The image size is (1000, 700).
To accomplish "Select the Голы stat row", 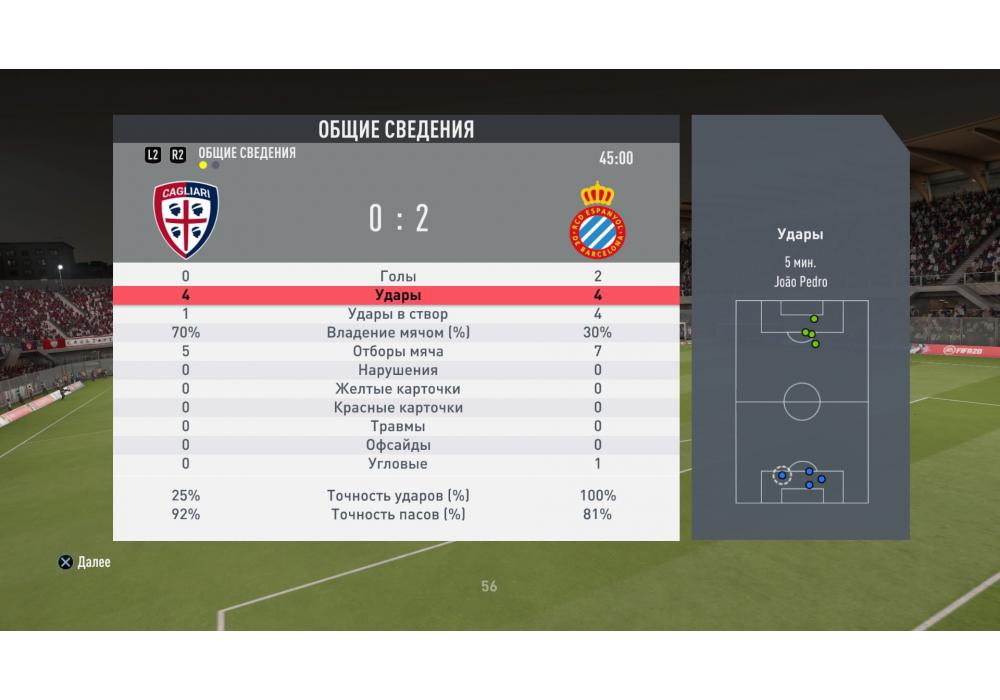I will [x=398, y=276].
